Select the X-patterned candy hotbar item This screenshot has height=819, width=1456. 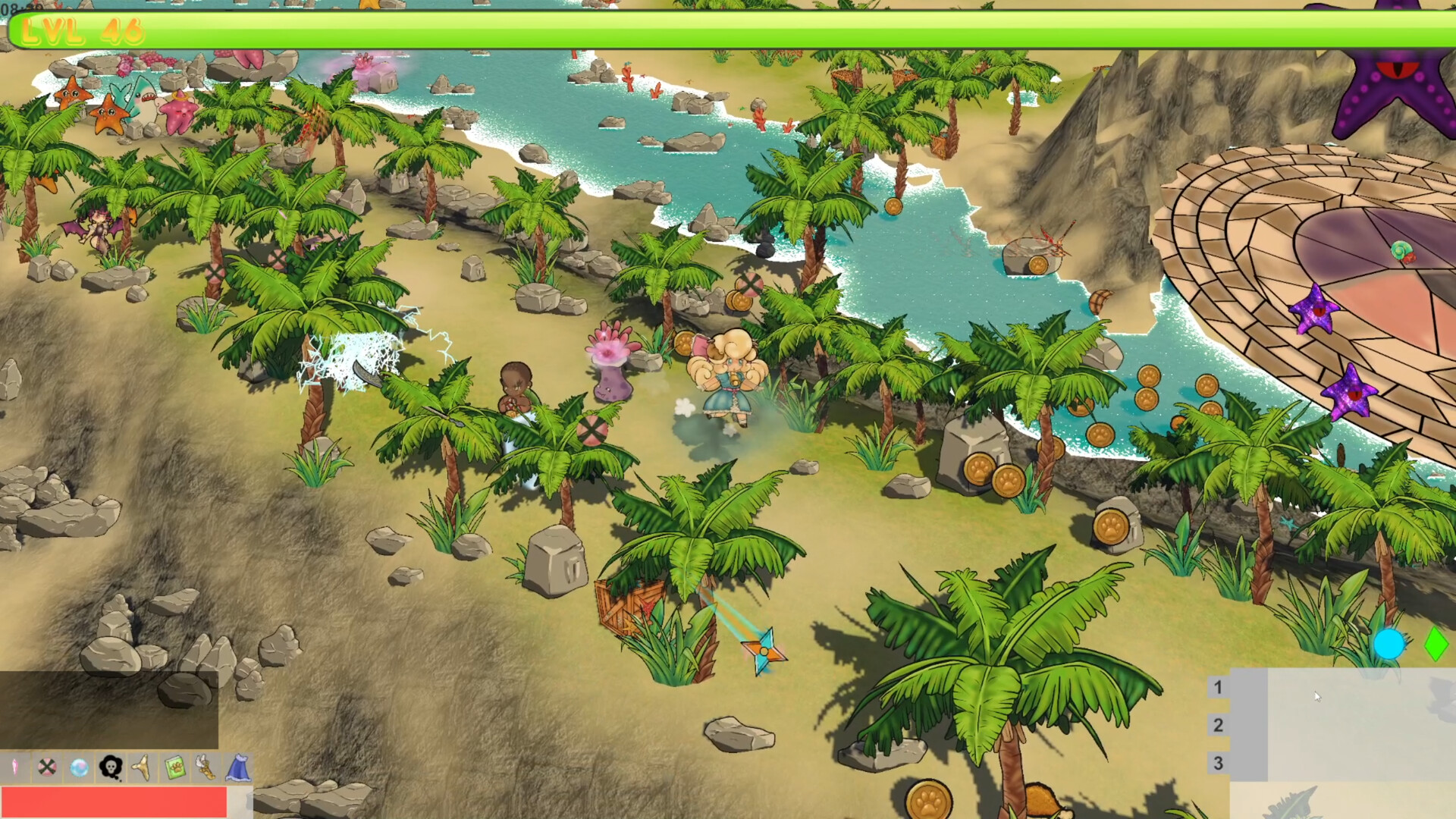click(x=47, y=767)
